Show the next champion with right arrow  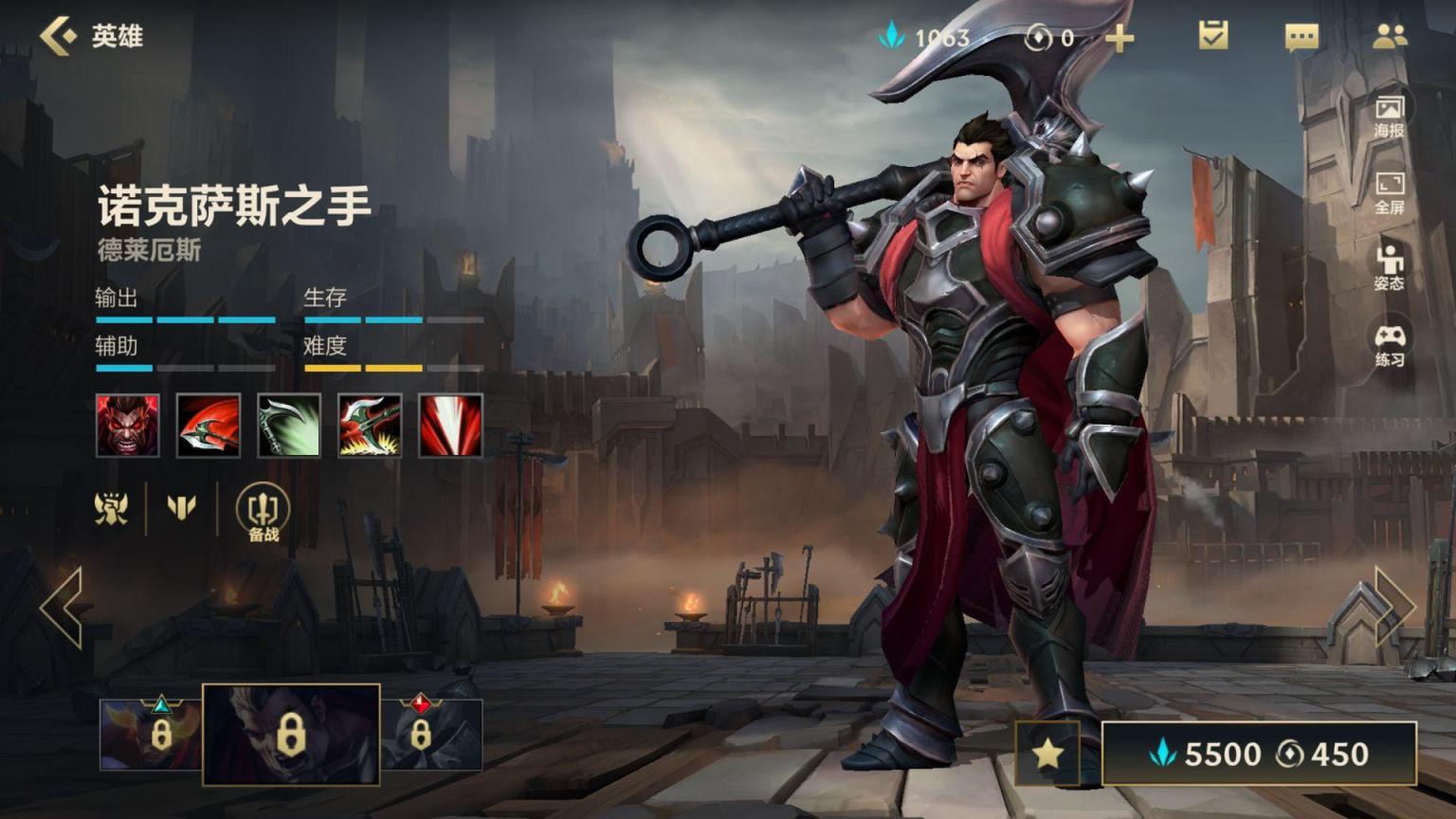tap(1393, 608)
